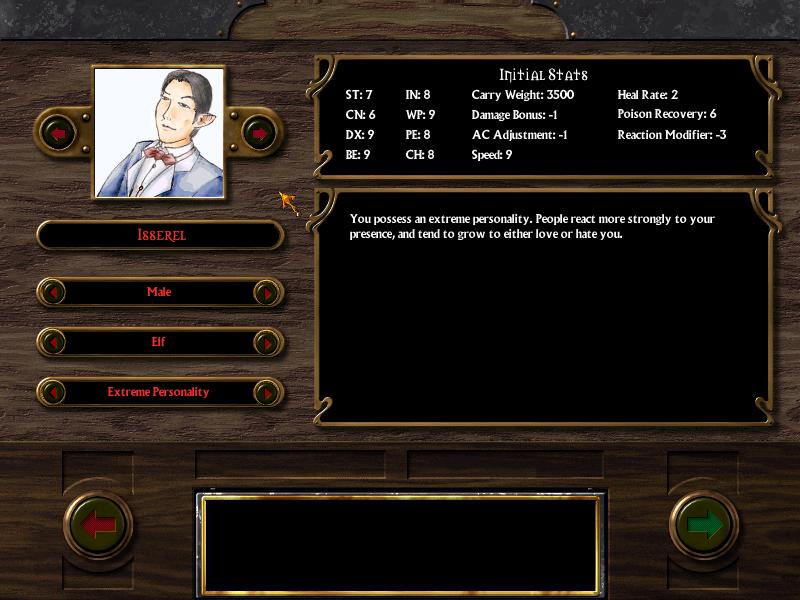Switch gender with the right arrow beside Male
Screen dimensions: 800x600
(266, 292)
